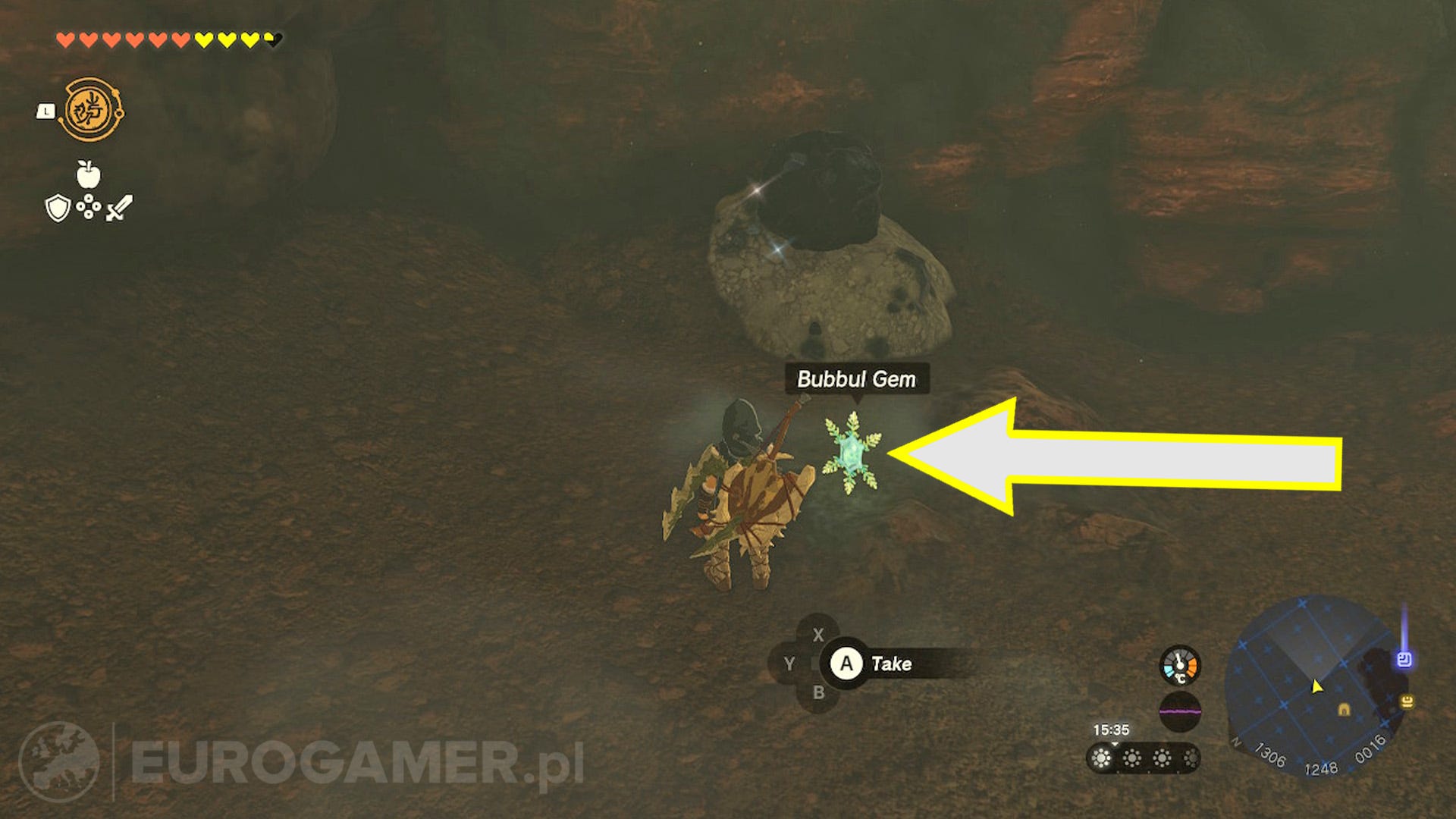Click the sword icon beside the shield

(120, 208)
